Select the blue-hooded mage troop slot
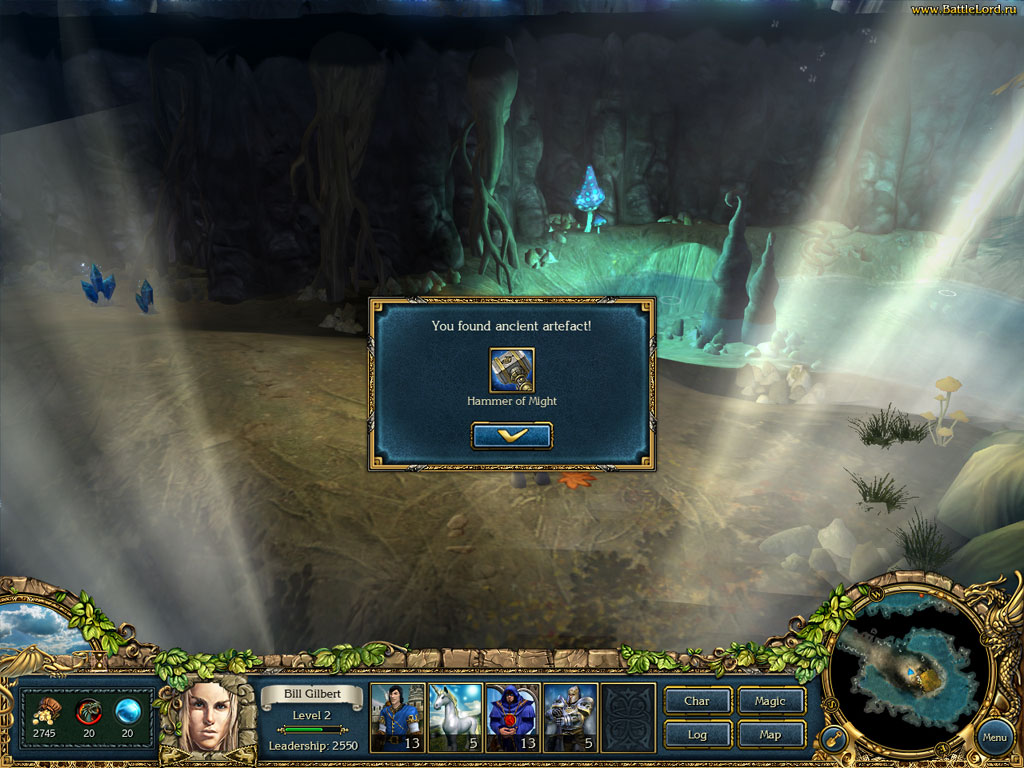Image resolution: width=1024 pixels, height=768 pixels. [x=512, y=717]
